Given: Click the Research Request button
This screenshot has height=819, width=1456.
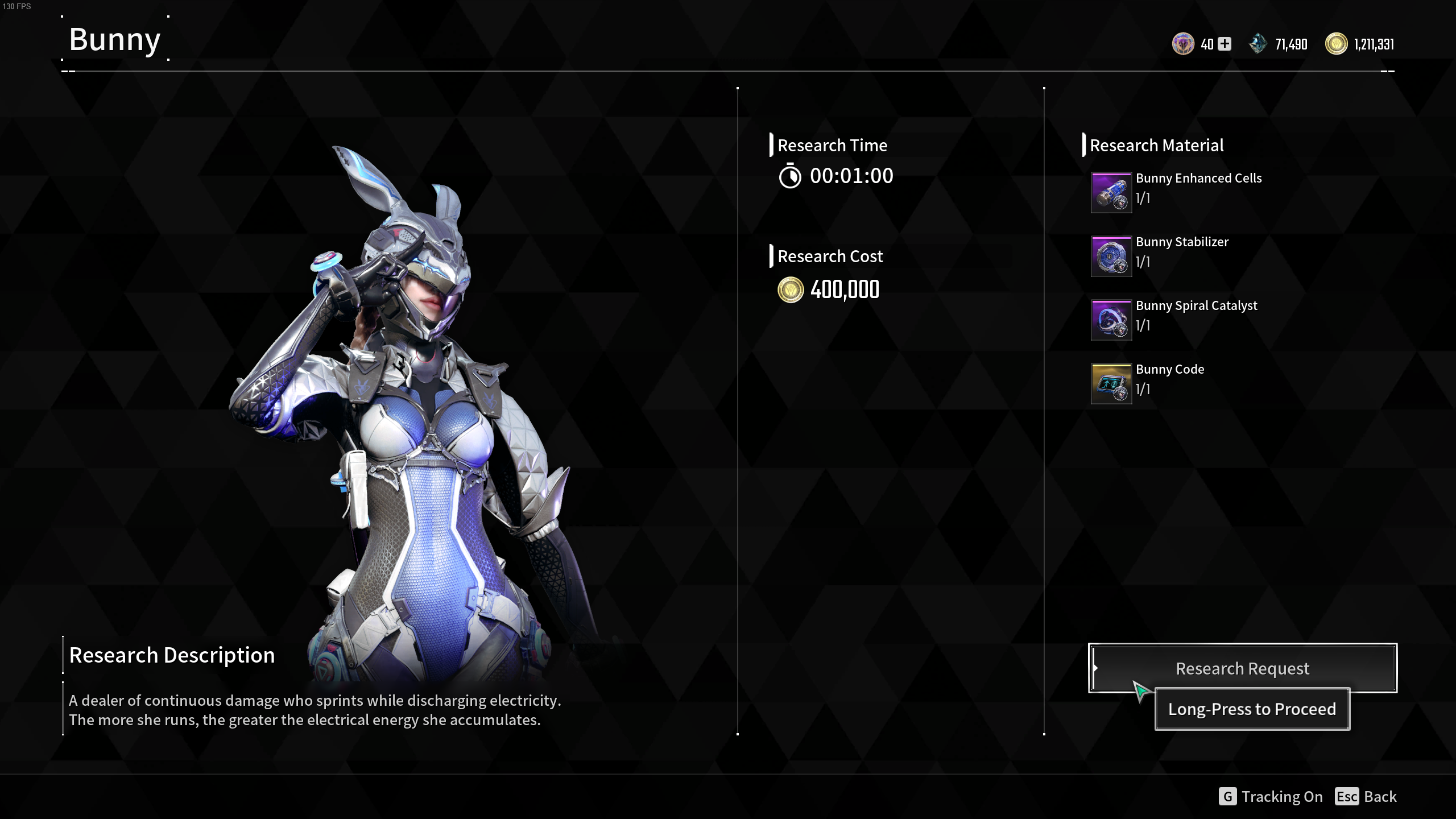Looking at the screenshot, I should 1242,668.
